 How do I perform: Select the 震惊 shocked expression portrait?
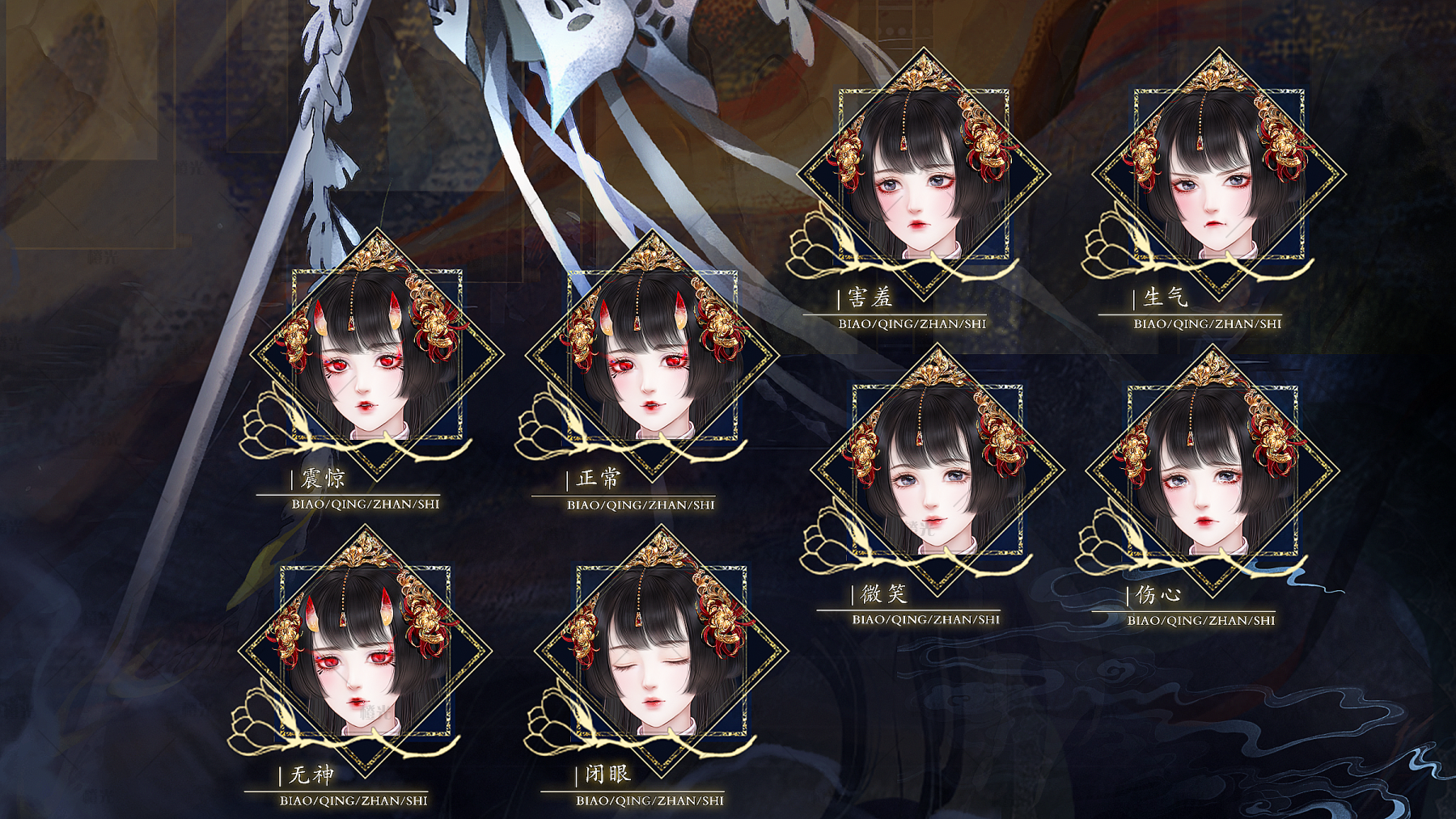pos(376,356)
